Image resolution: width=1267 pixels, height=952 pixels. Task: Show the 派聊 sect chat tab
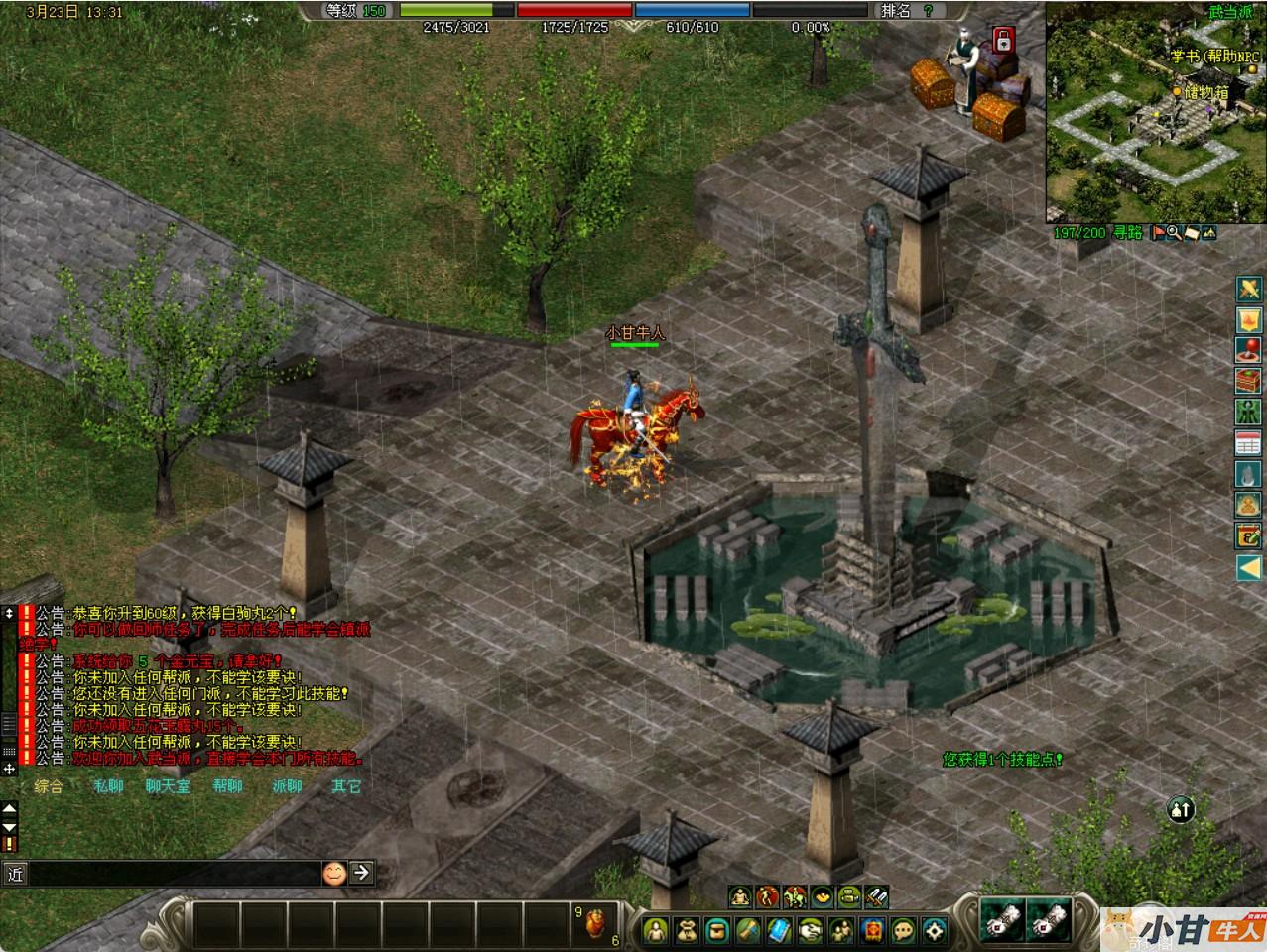click(287, 786)
